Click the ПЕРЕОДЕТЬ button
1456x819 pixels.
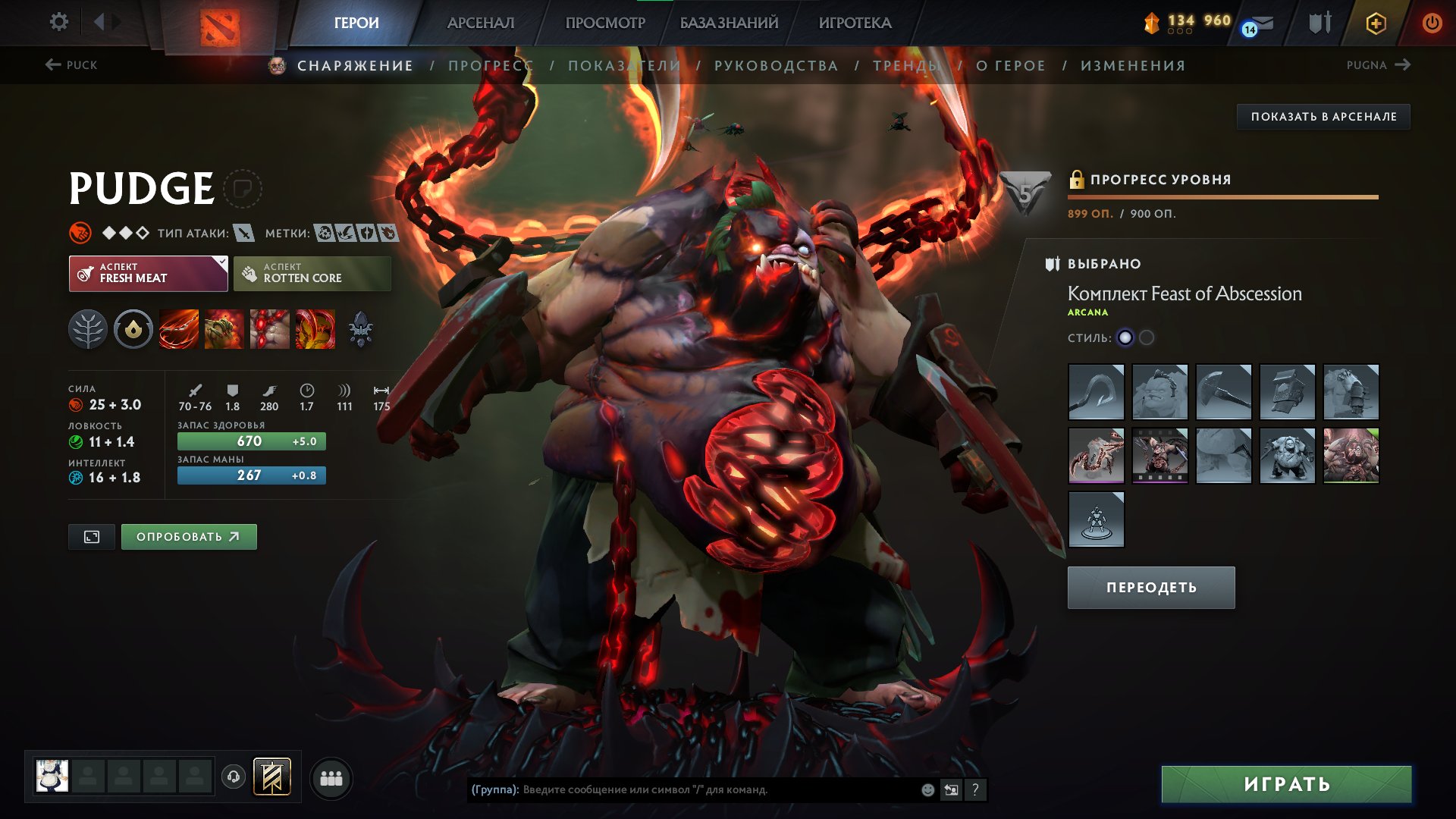tap(1150, 586)
